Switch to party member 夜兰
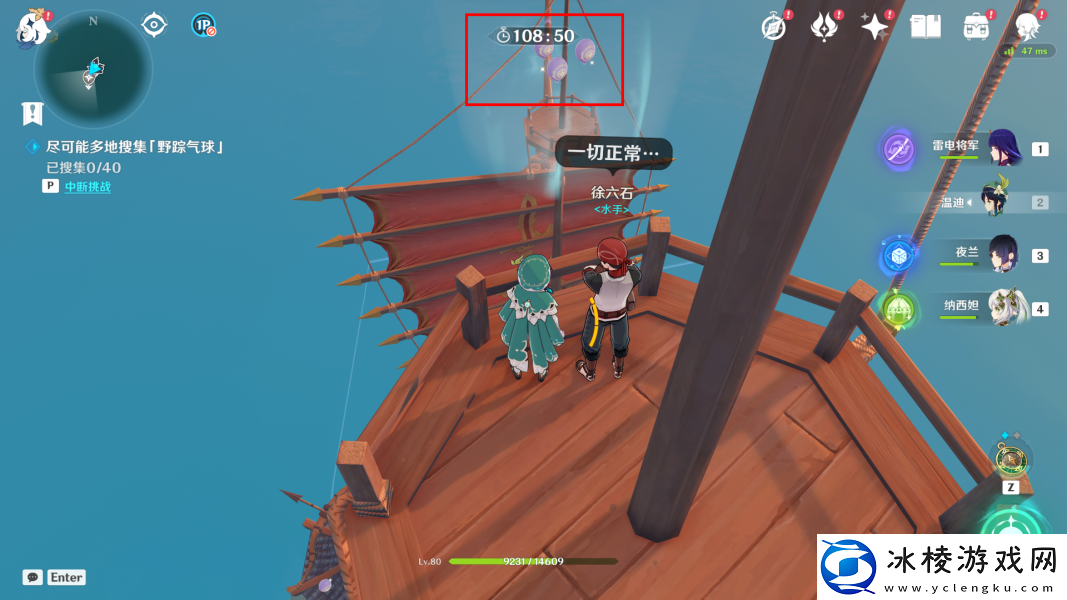 (x=1002, y=255)
